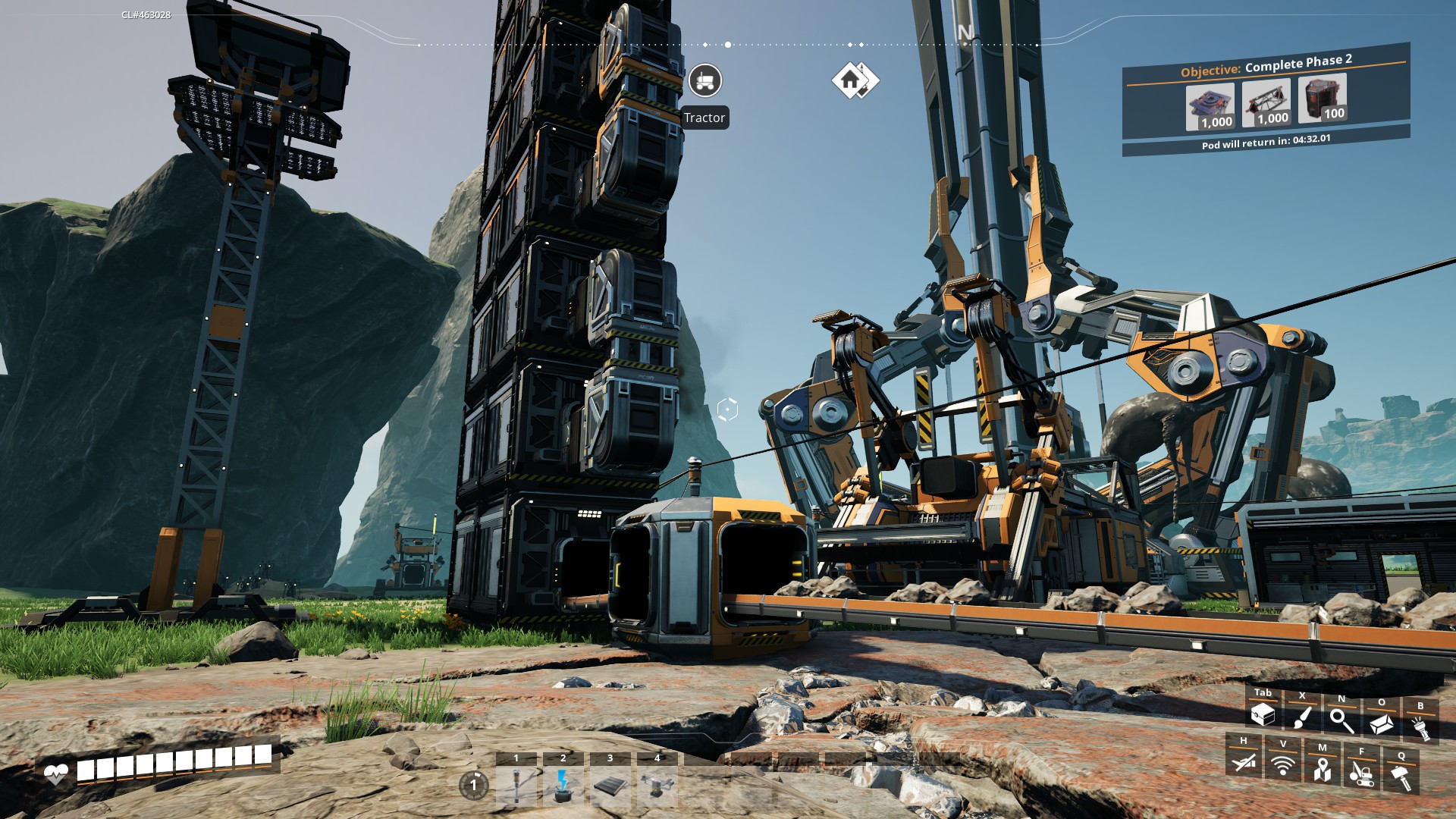Click the airplane hover icon

[1244, 761]
